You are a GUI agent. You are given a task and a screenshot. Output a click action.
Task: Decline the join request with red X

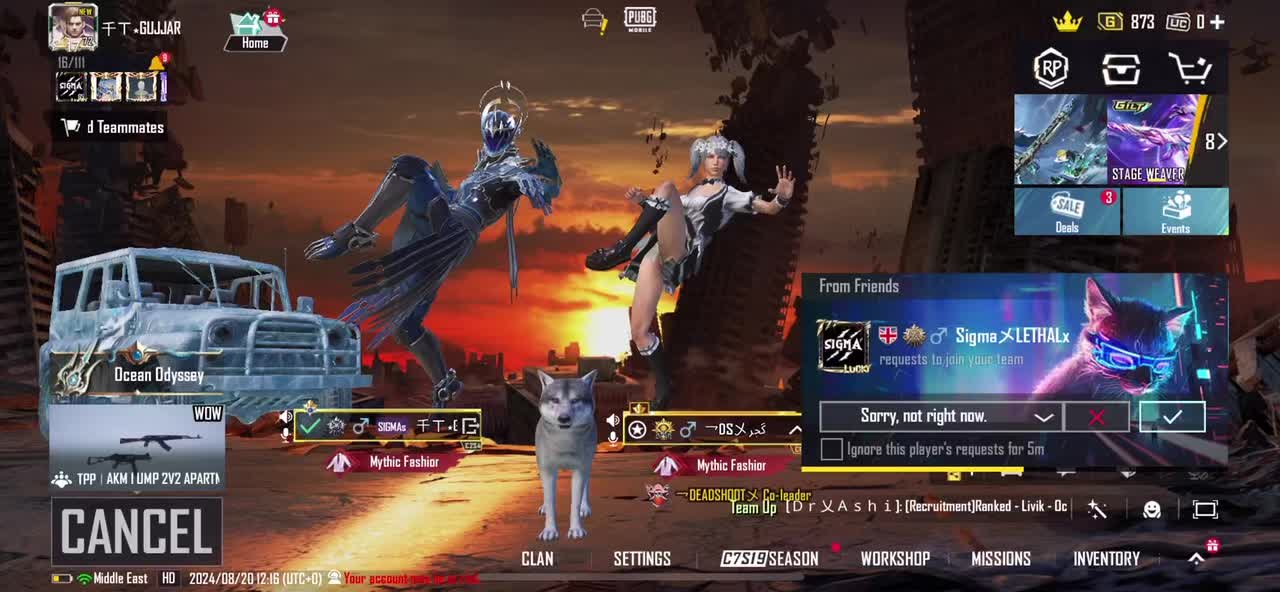click(x=1096, y=416)
